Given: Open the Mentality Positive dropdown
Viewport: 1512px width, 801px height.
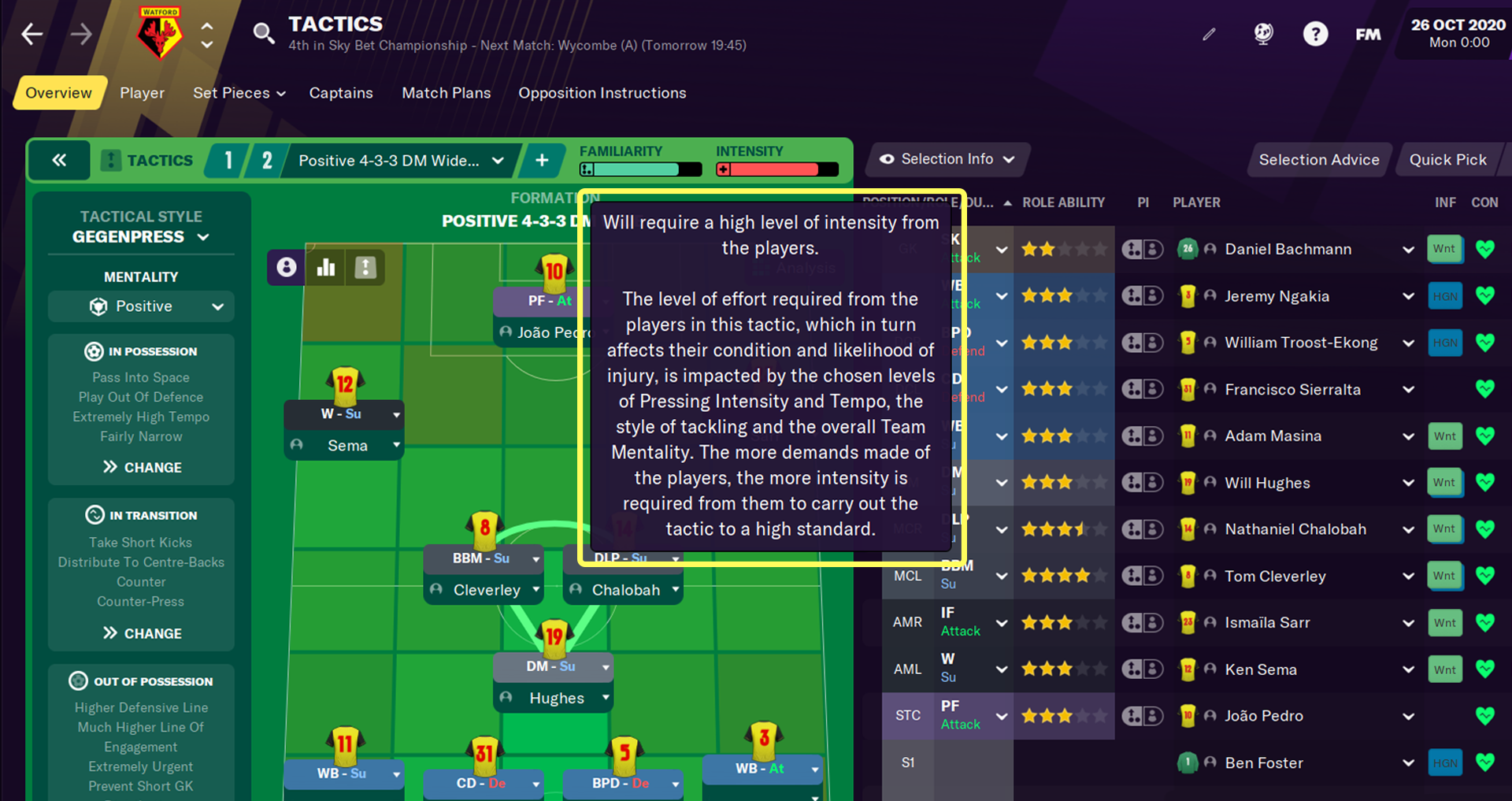Looking at the screenshot, I should coord(140,306).
